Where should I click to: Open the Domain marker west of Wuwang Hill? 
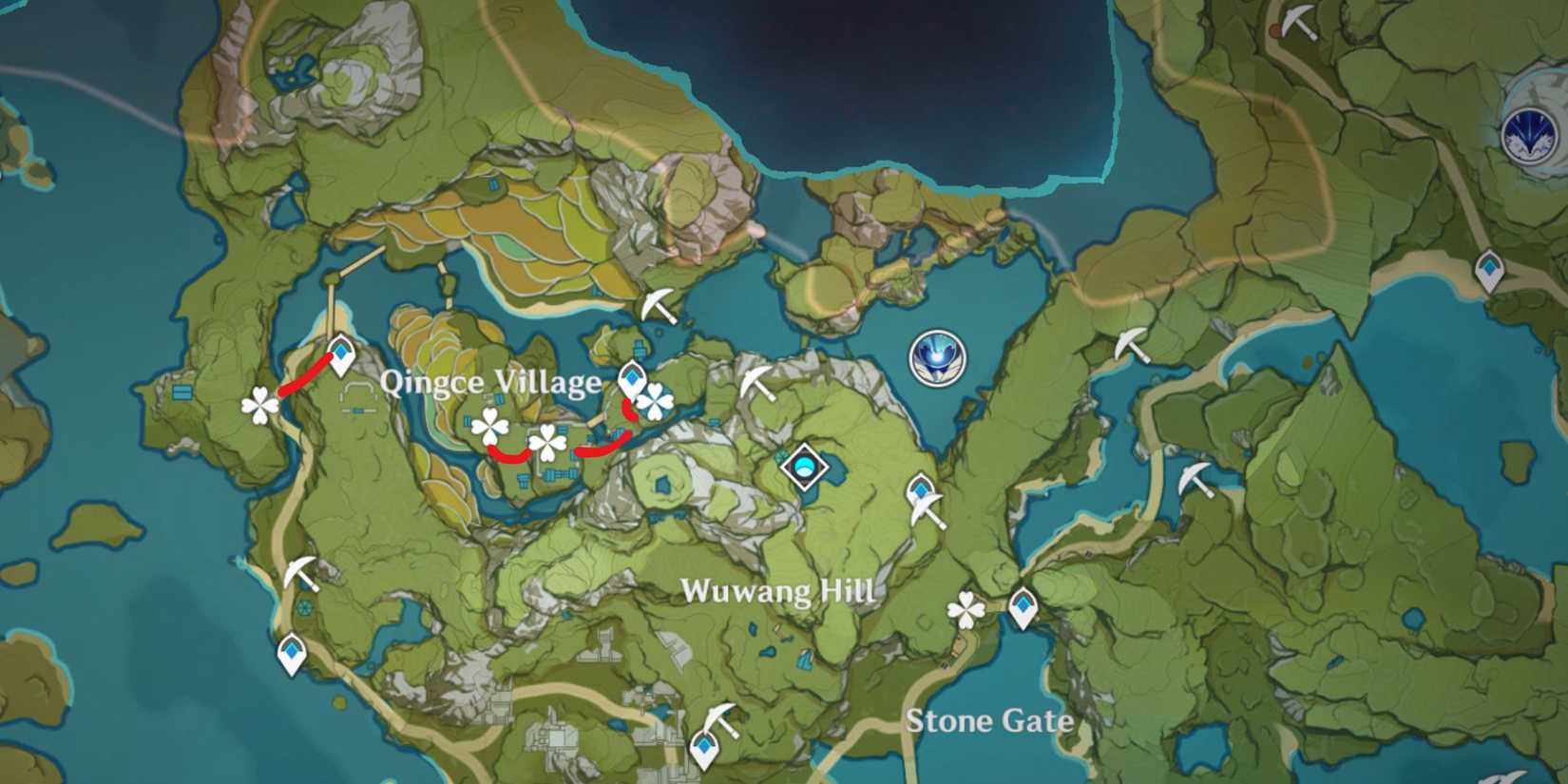(803, 468)
